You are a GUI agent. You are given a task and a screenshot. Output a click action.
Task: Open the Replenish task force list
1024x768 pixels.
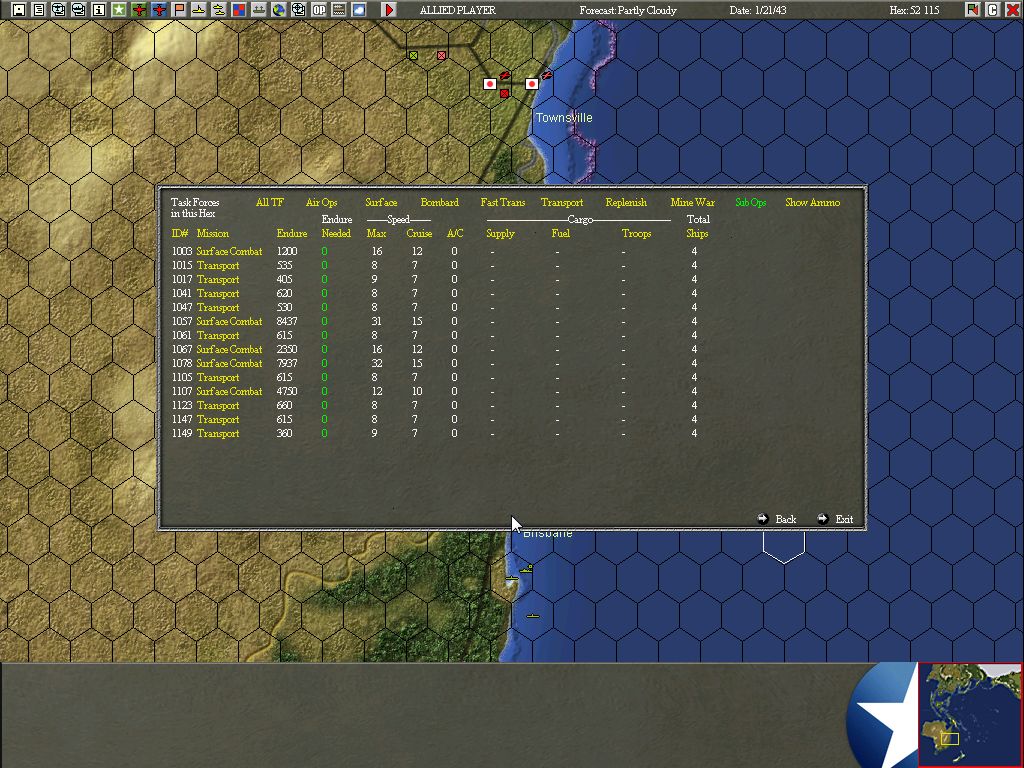(x=626, y=203)
